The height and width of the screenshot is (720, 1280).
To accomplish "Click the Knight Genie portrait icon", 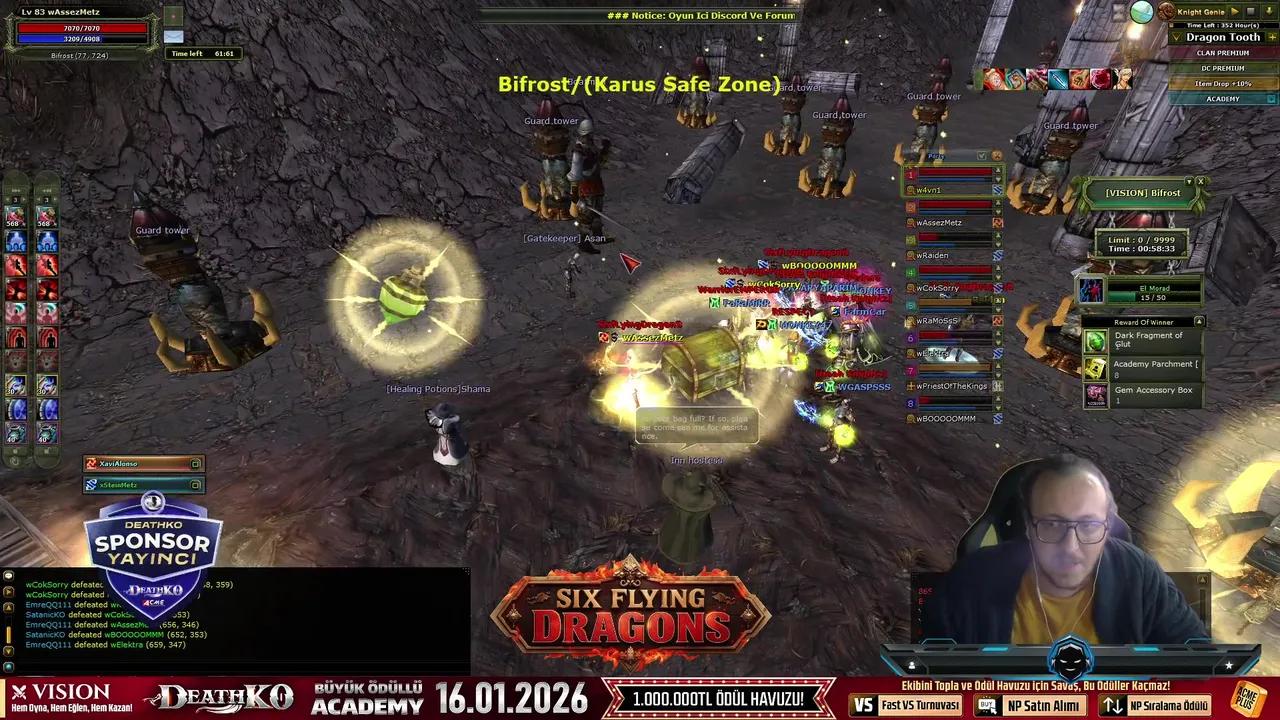I will [1165, 12].
